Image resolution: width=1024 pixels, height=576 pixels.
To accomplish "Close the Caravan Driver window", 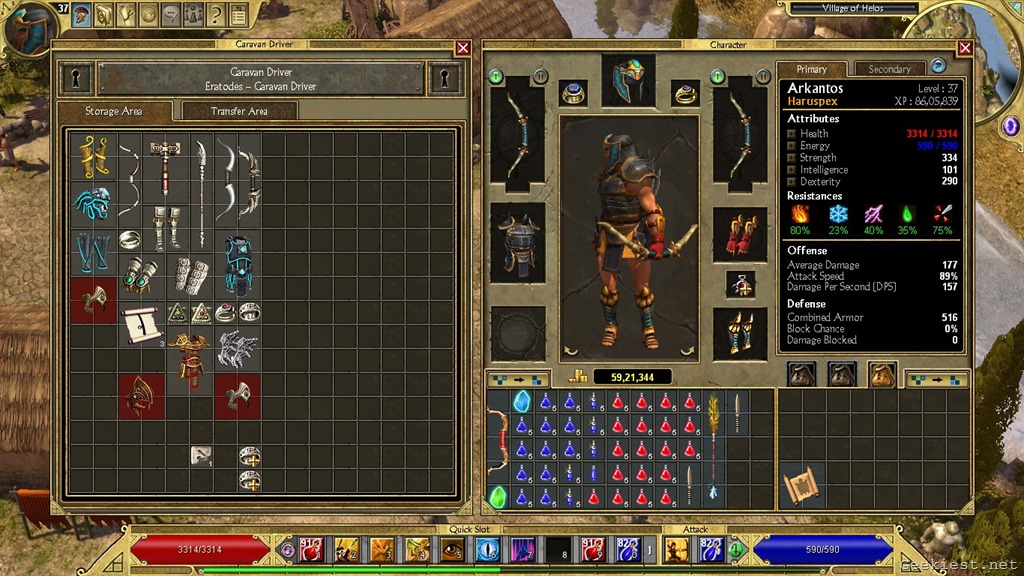I will [x=462, y=47].
